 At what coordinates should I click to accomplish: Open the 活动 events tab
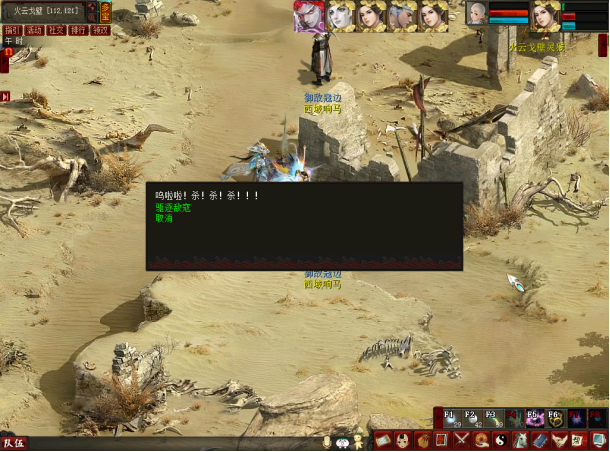pyautogui.click(x=34, y=31)
